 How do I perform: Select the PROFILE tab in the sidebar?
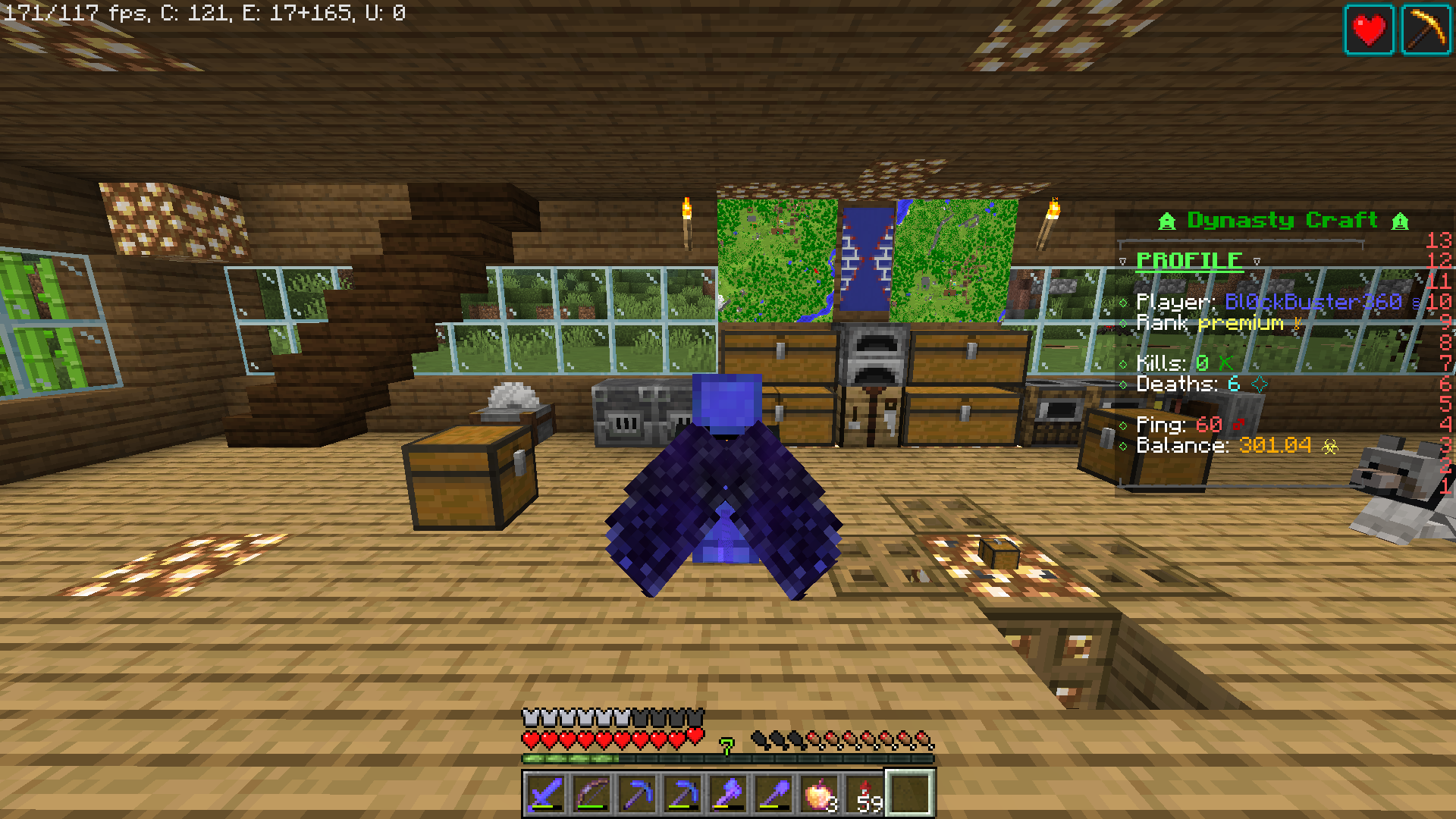(1188, 259)
